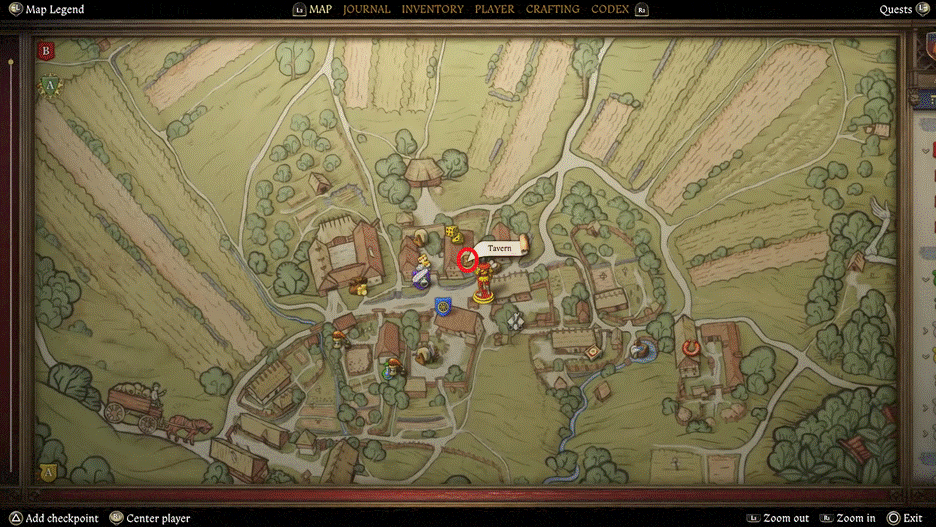Click the player figure marker
The width and height of the screenshot is (936, 527).
(x=485, y=283)
